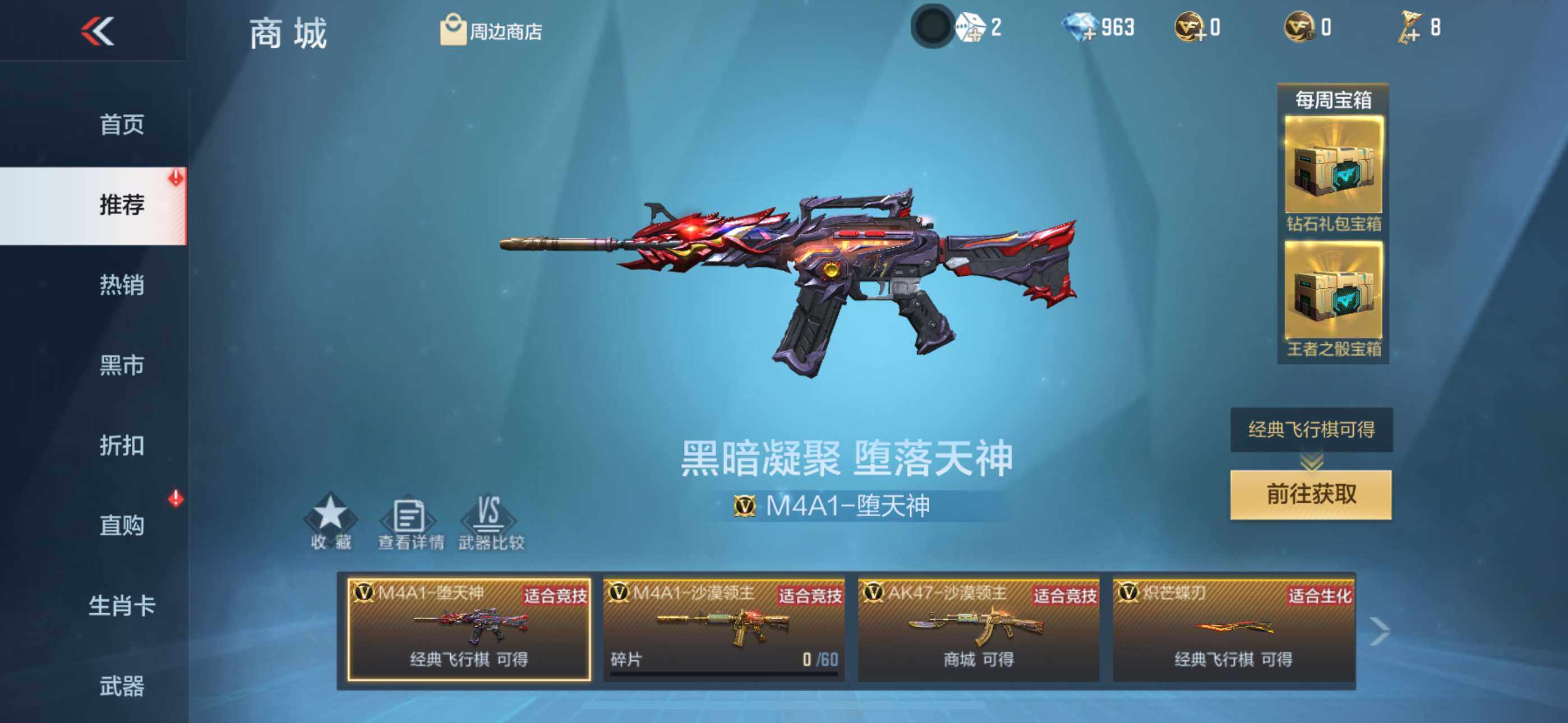Select the 推荐 recommended tab
Viewport: 1568px width, 723px height.
tap(122, 205)
